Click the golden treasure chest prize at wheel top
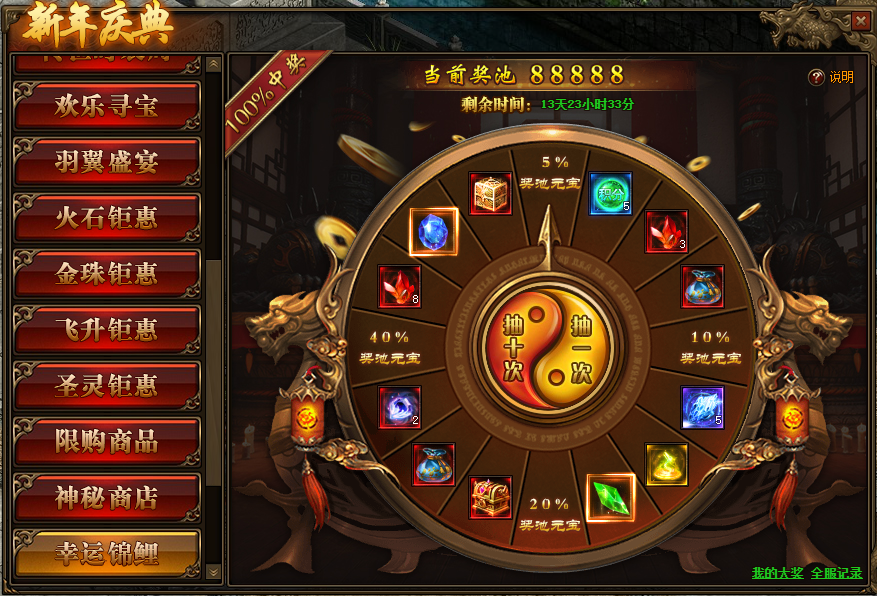Viewport: 877px width, 596px height. tap(491, 194)
